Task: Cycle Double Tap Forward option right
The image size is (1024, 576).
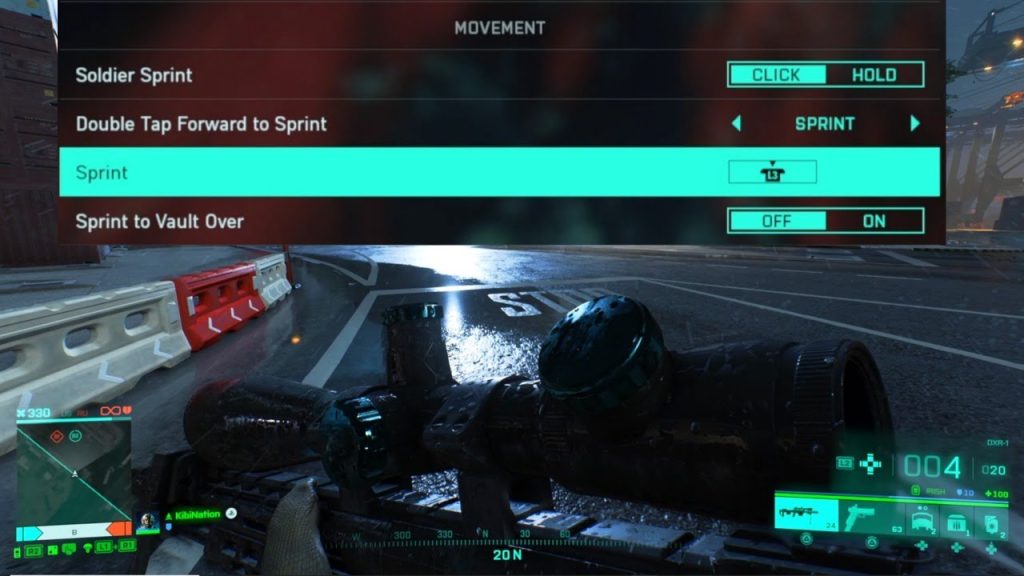Action: pyautogui.click(x=914, y=124)
